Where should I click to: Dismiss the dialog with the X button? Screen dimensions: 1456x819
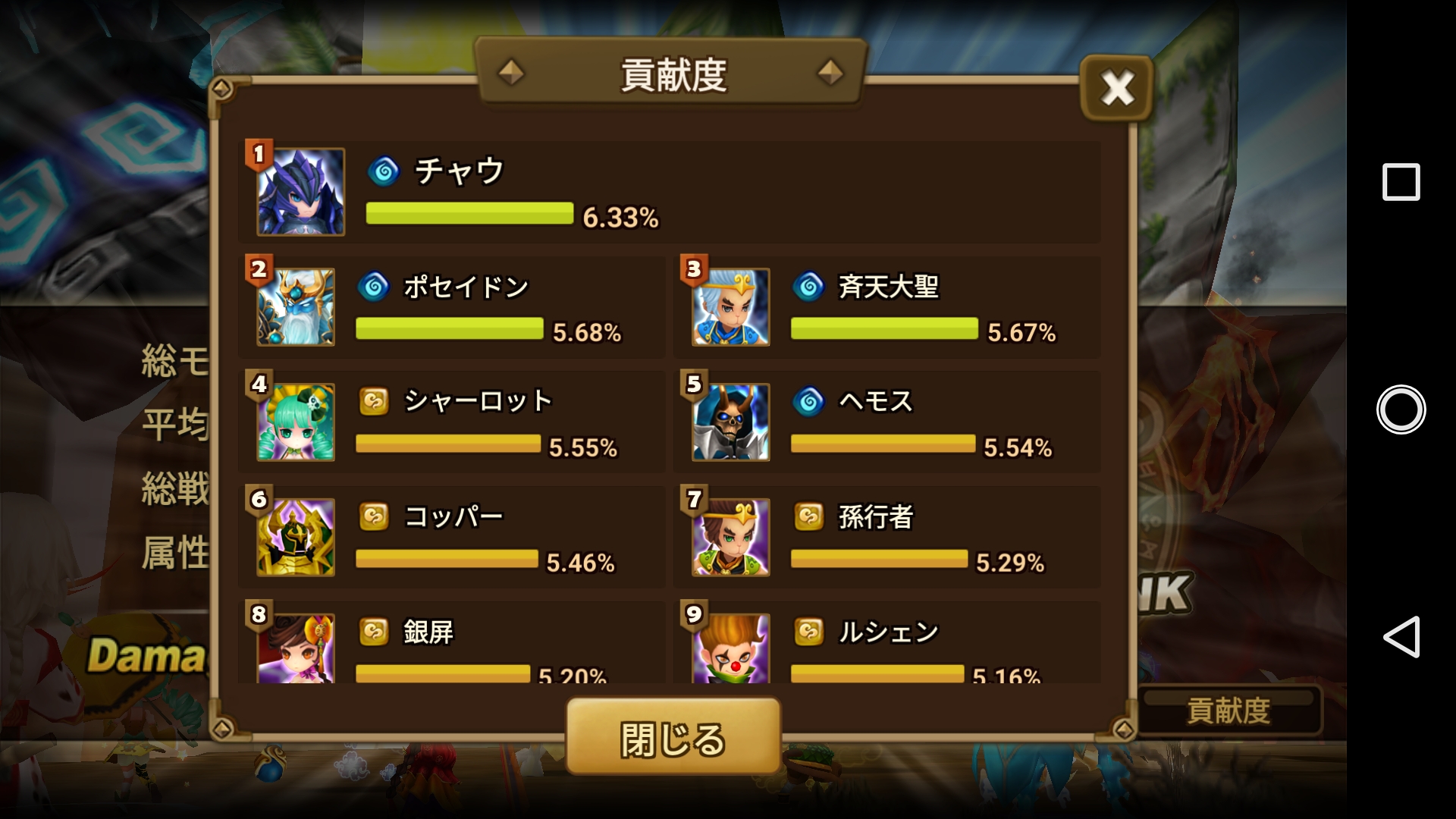coord(1116,89)
